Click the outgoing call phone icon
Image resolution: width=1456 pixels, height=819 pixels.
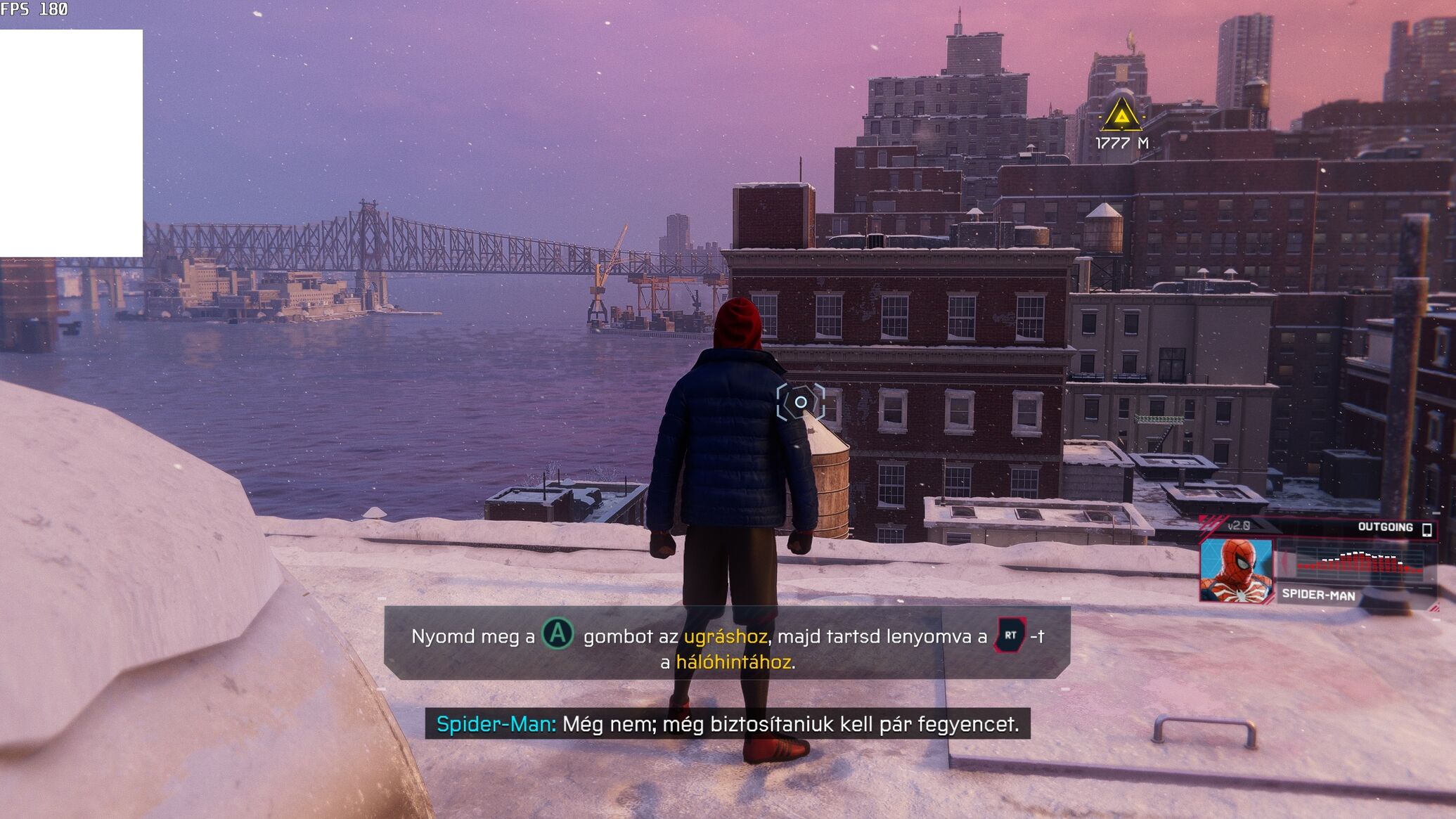pyautogui.click(x=1426, y=529)
